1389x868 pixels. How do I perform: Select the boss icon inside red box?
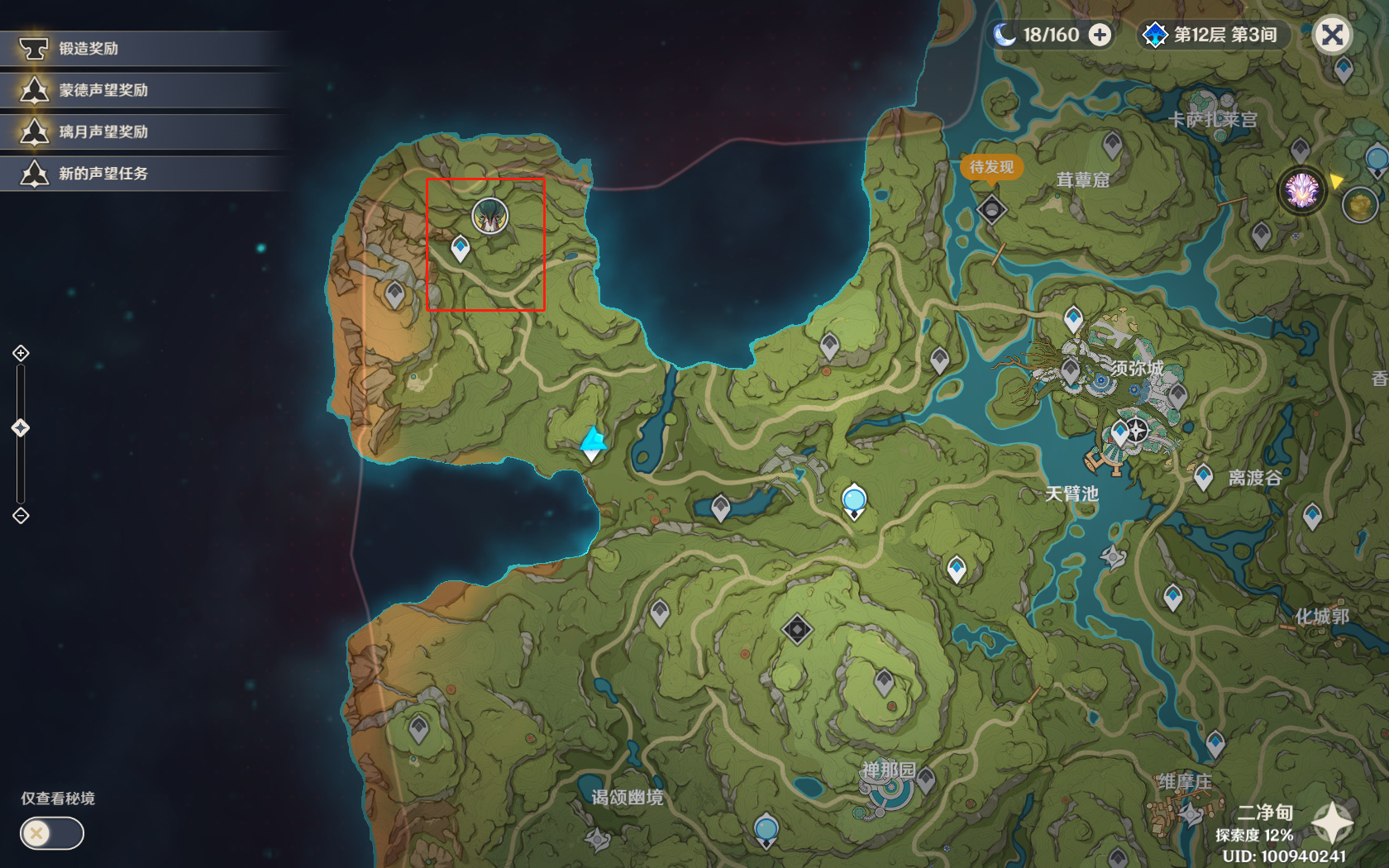click(x=489, y=217)
